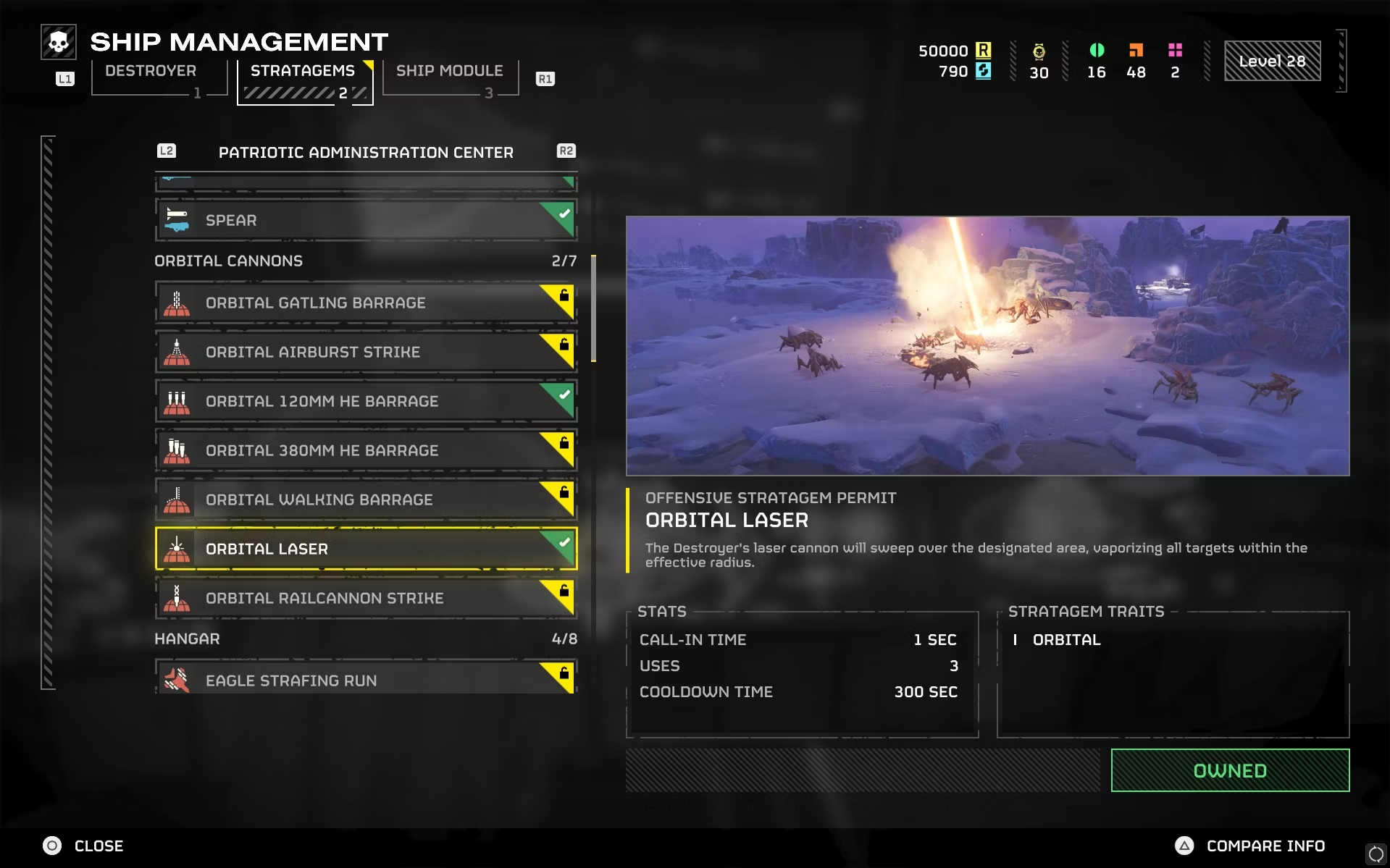This screenshot has width=1390, height=868.
Task: Click the green Owned button
Action: [1229, 770]
